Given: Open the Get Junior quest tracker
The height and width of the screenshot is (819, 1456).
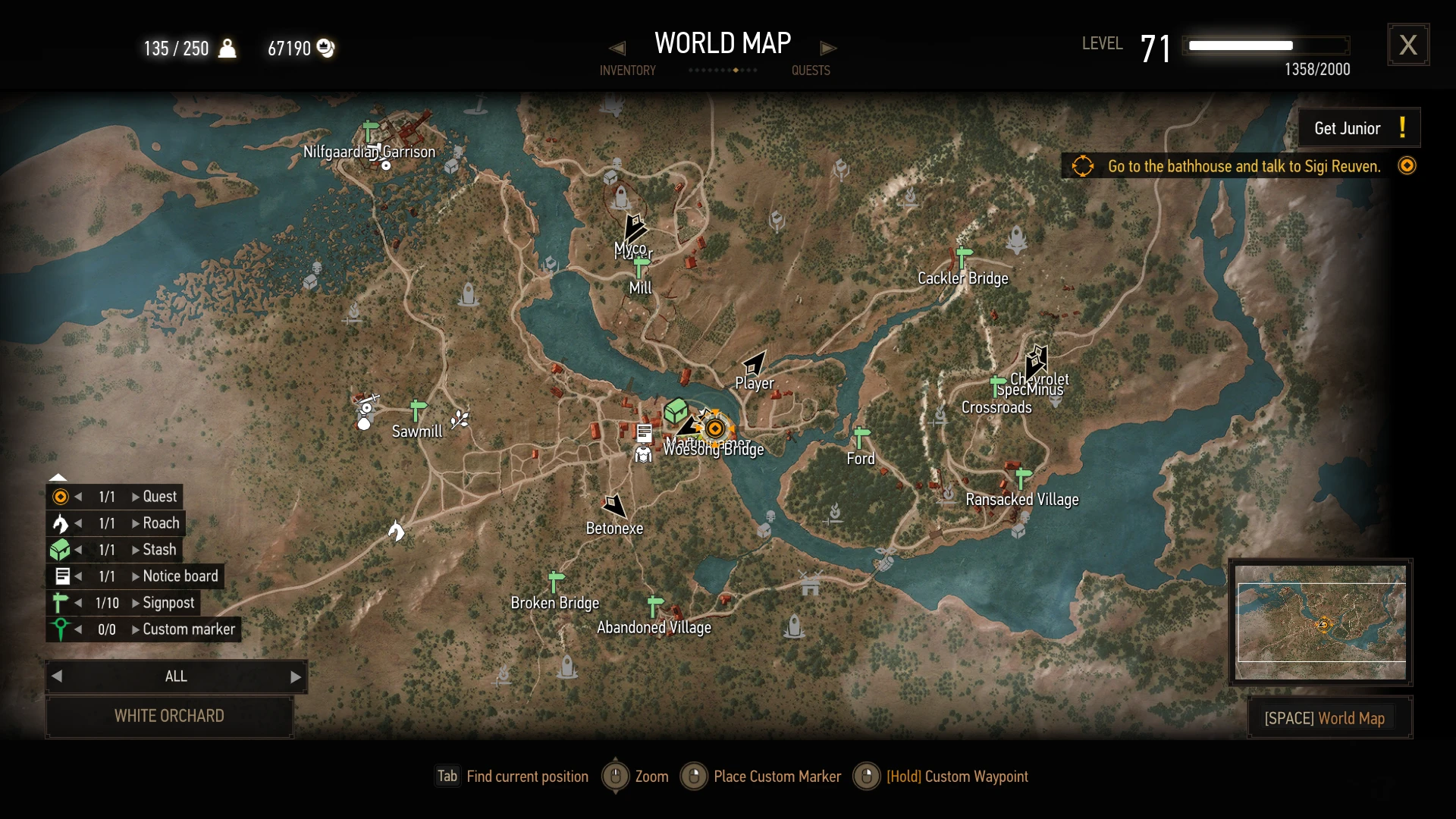Looking at the screenshot, I should pyautogui.click(x=1358, y=128).
